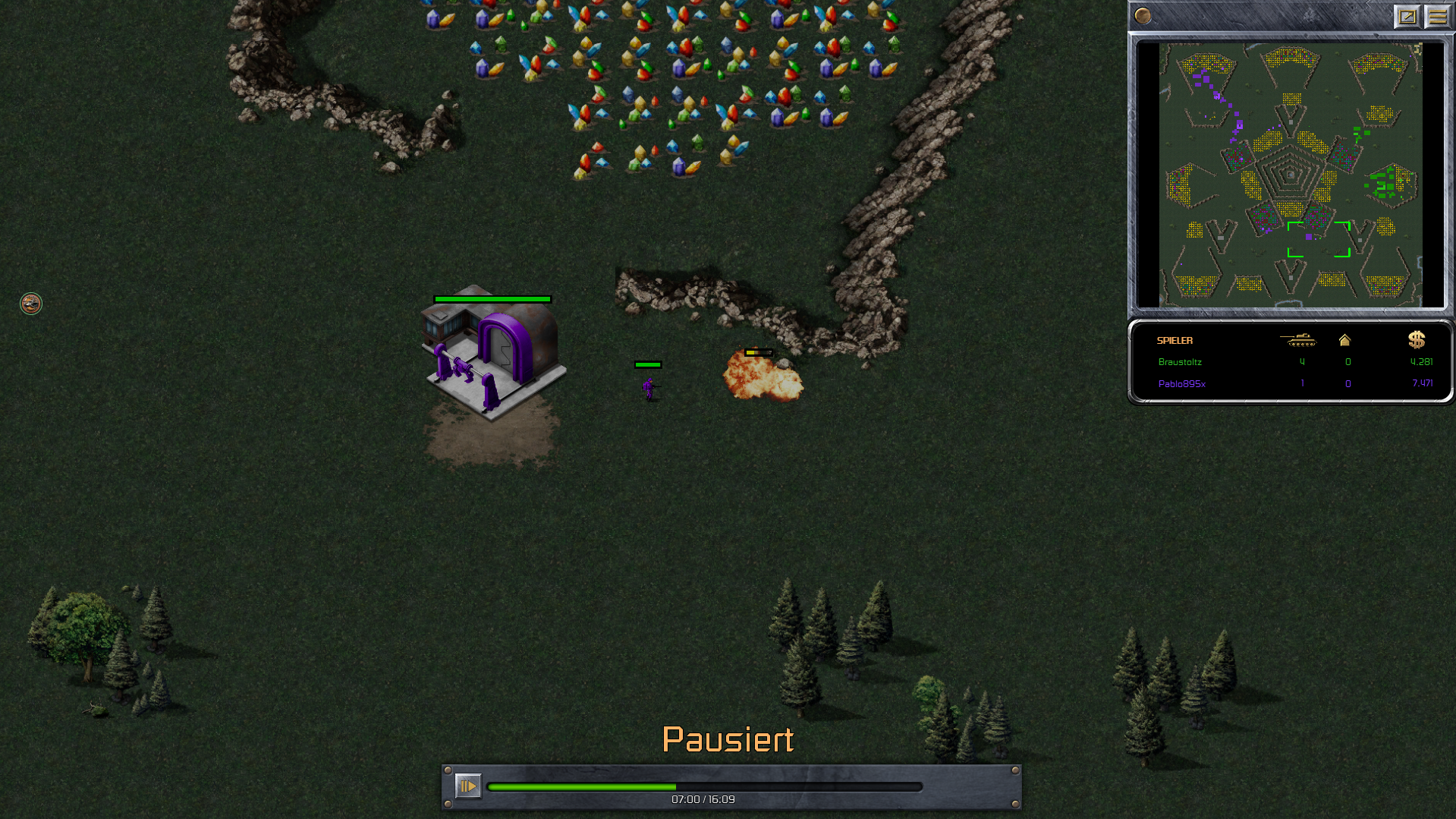Resume the paused replay with the play button
The height and width of the screenshot is (819, 1456).
point(467,786)
